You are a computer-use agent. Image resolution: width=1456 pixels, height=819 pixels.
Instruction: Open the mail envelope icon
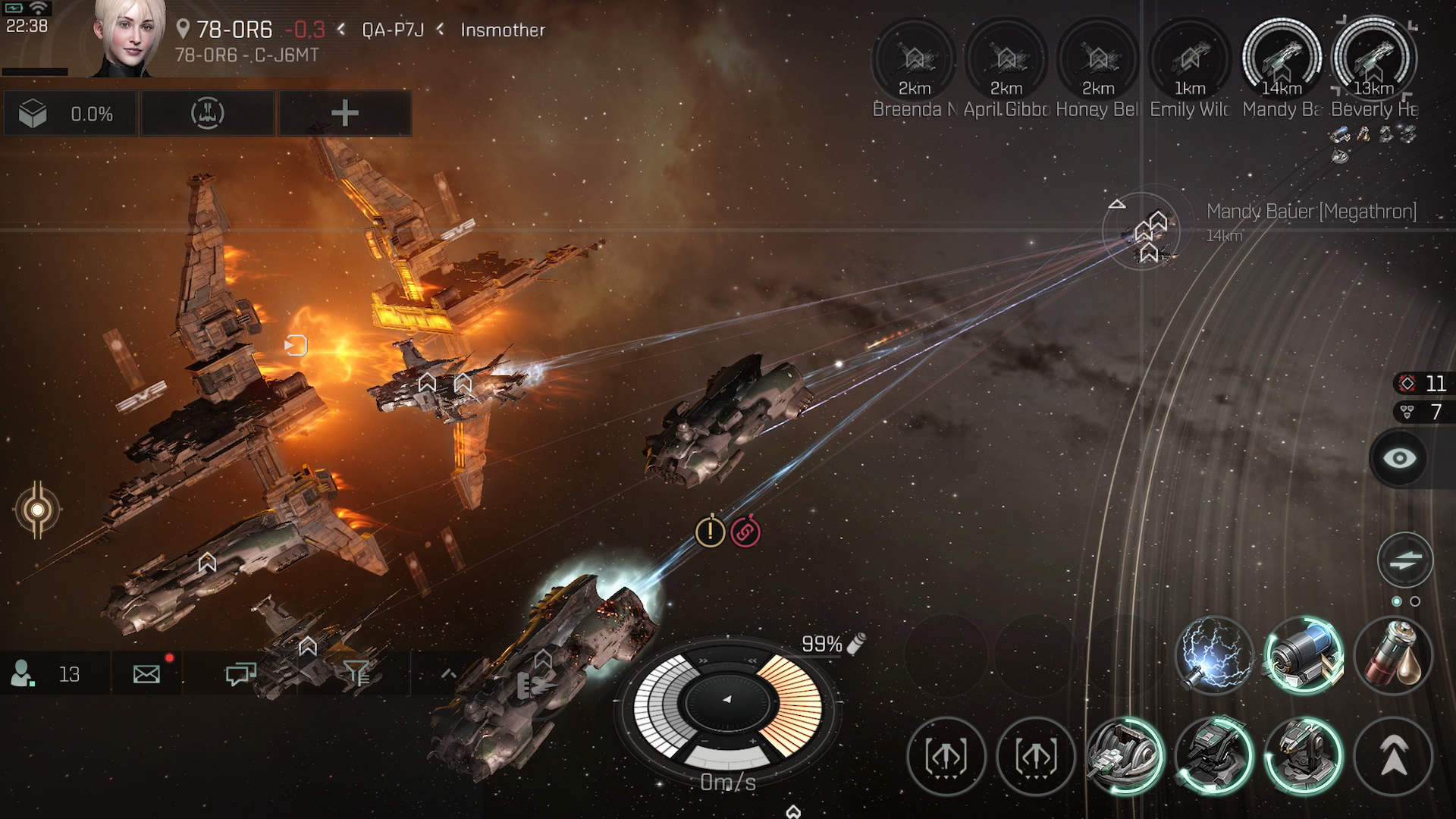pyautogui.click(x=146, y=673)
